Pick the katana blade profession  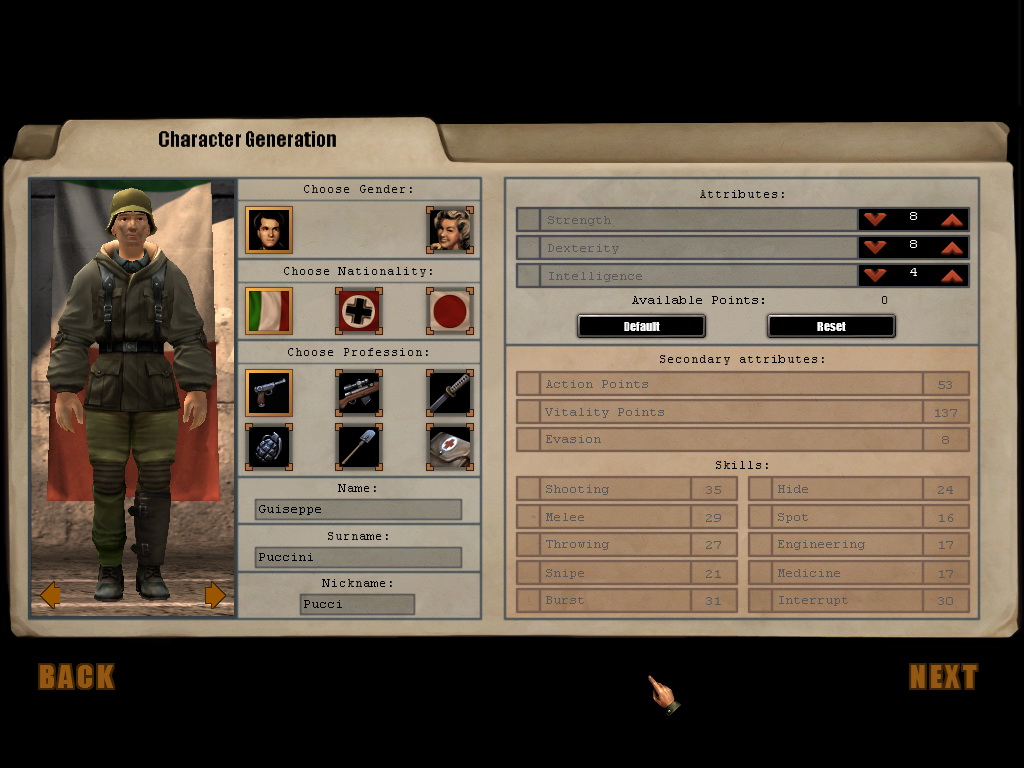[x=449, y=393]
